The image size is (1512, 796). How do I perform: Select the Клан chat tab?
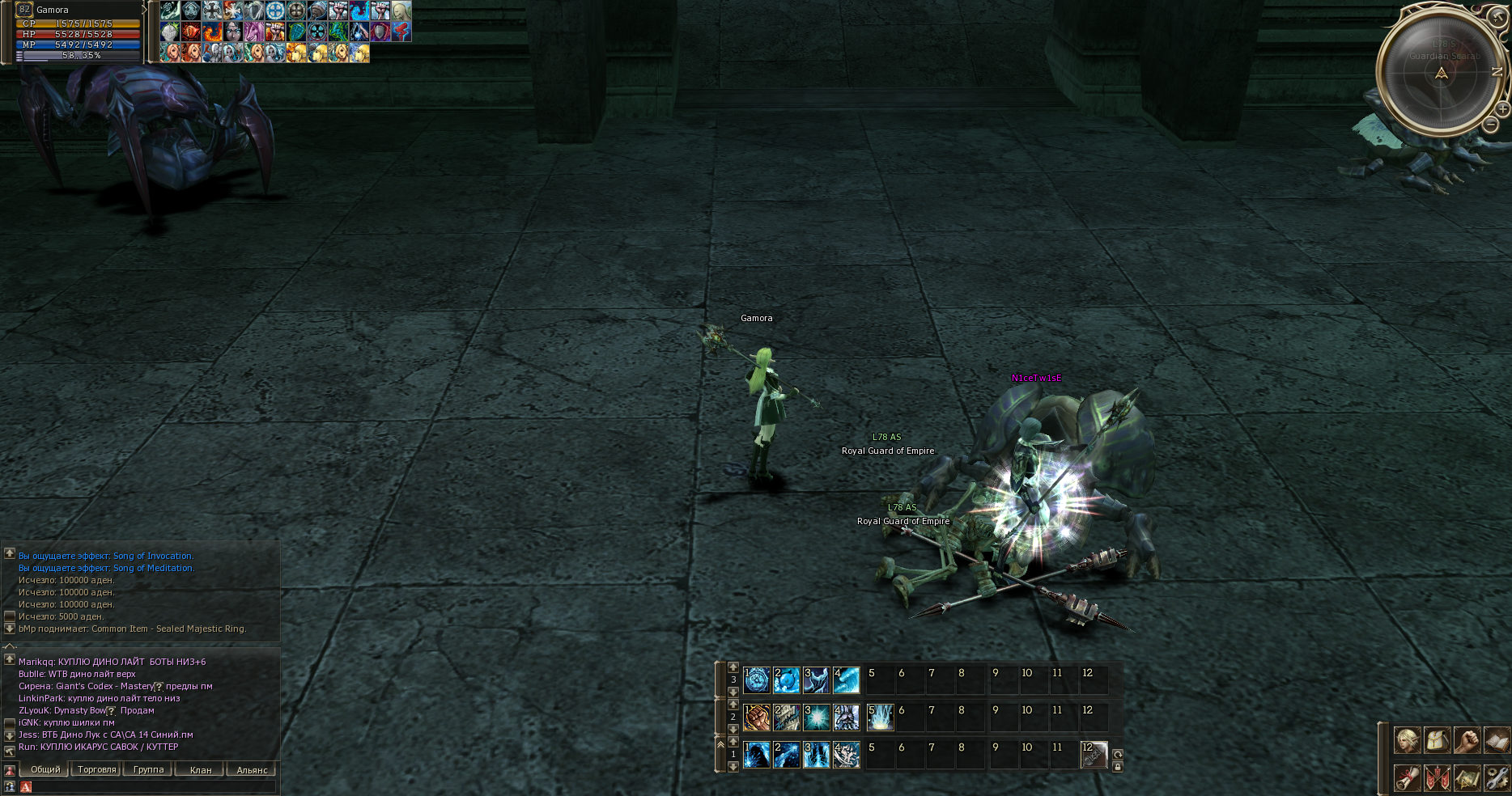200,769
